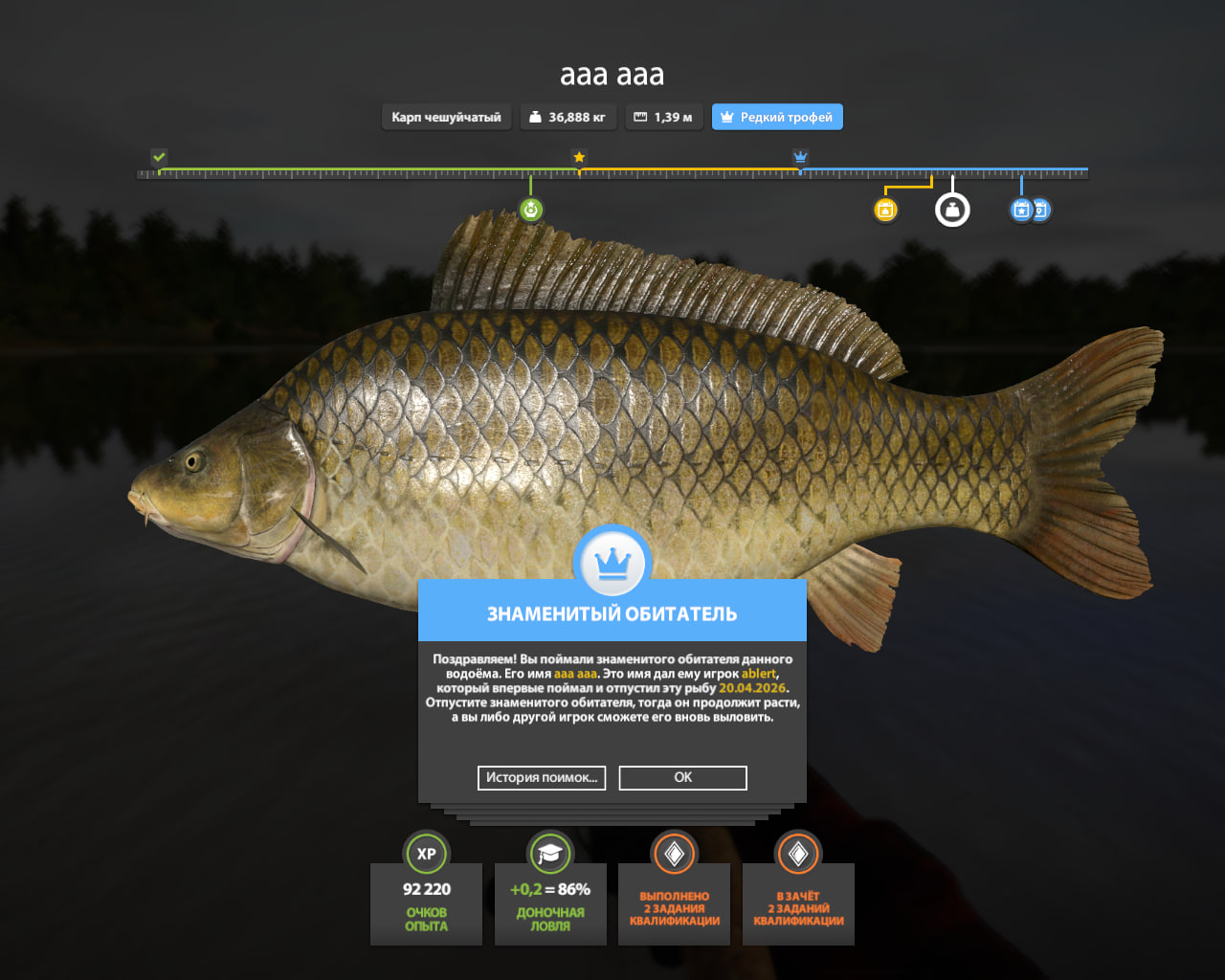
Task: Select the "Редкий трофей" rare trophy badge
Action: click(777, 117)
